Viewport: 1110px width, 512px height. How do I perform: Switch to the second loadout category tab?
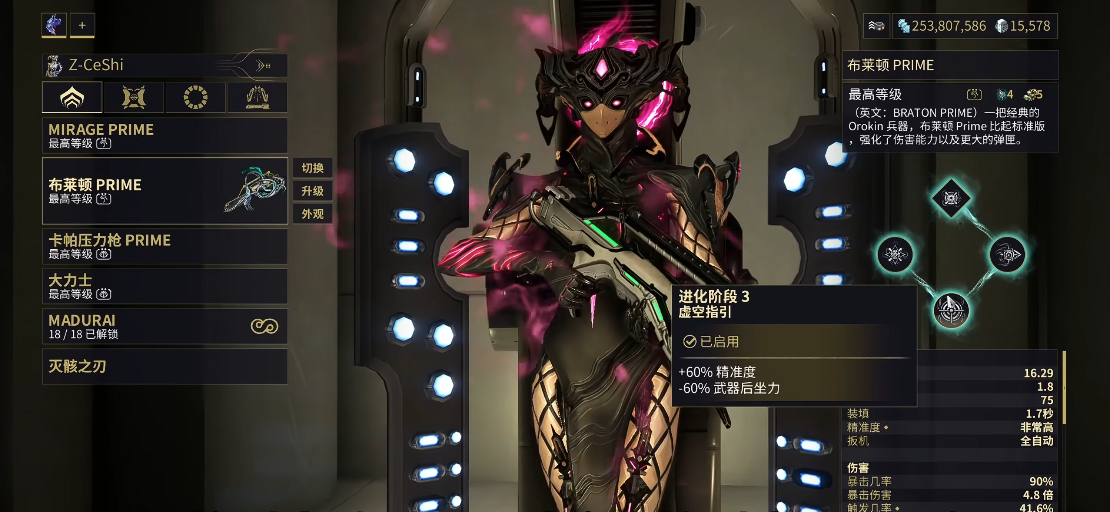pos(134,97)
